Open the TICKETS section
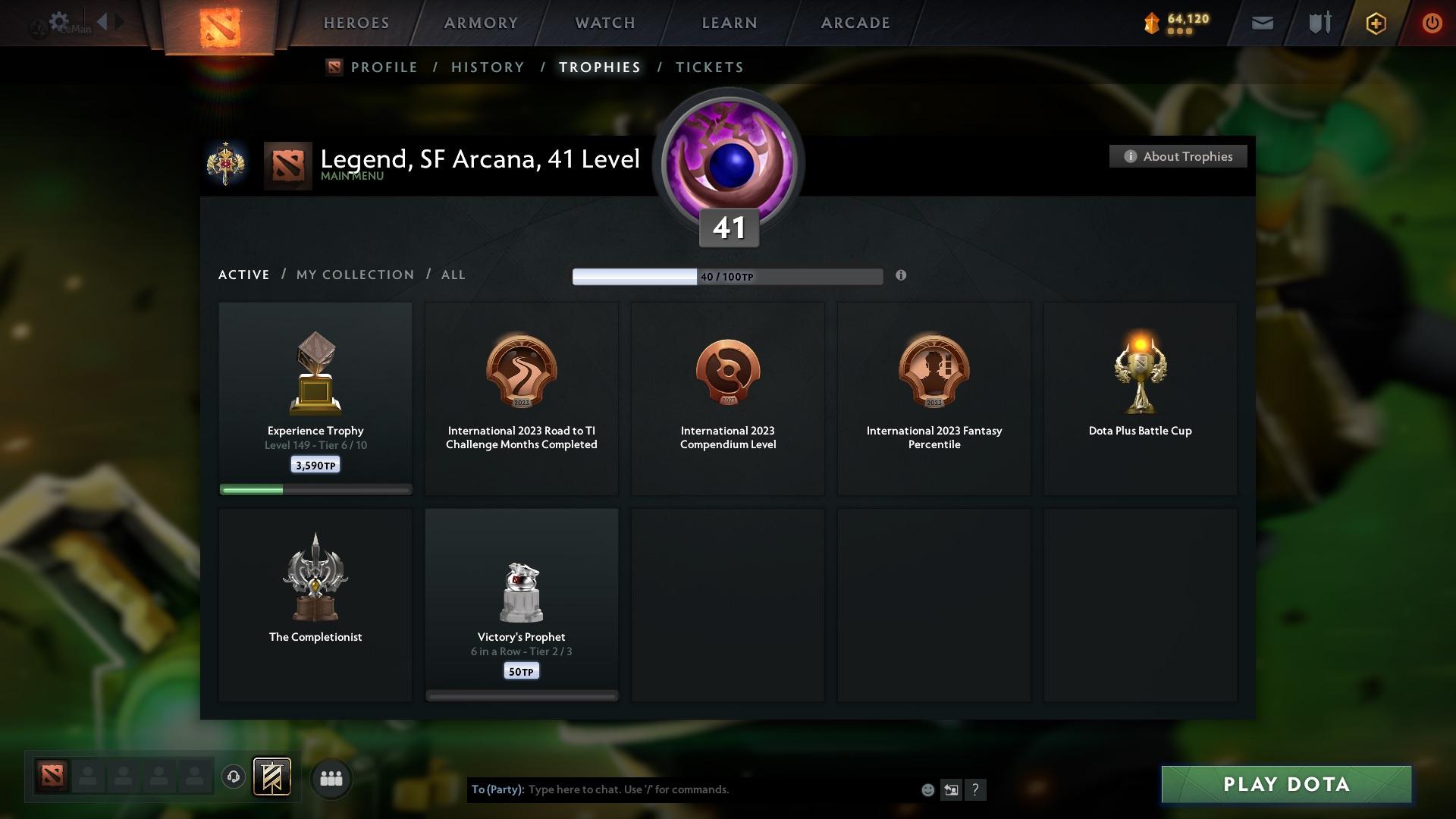Image resolution: width=1456 pixels, height=819 pixels. [x=708, y=67]
